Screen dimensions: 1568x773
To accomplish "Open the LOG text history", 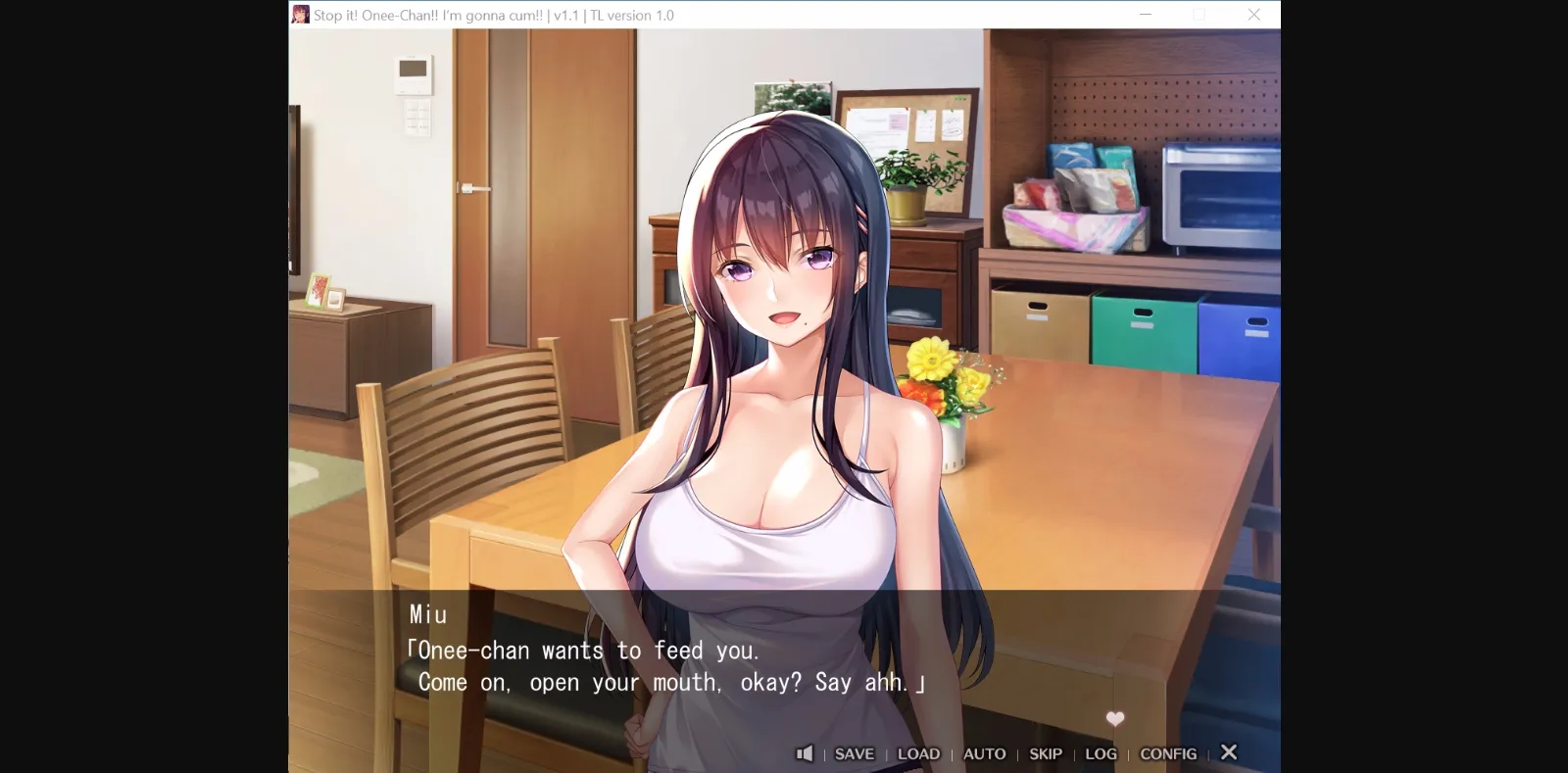I will pyautogui.click(x=1101, y=753).
